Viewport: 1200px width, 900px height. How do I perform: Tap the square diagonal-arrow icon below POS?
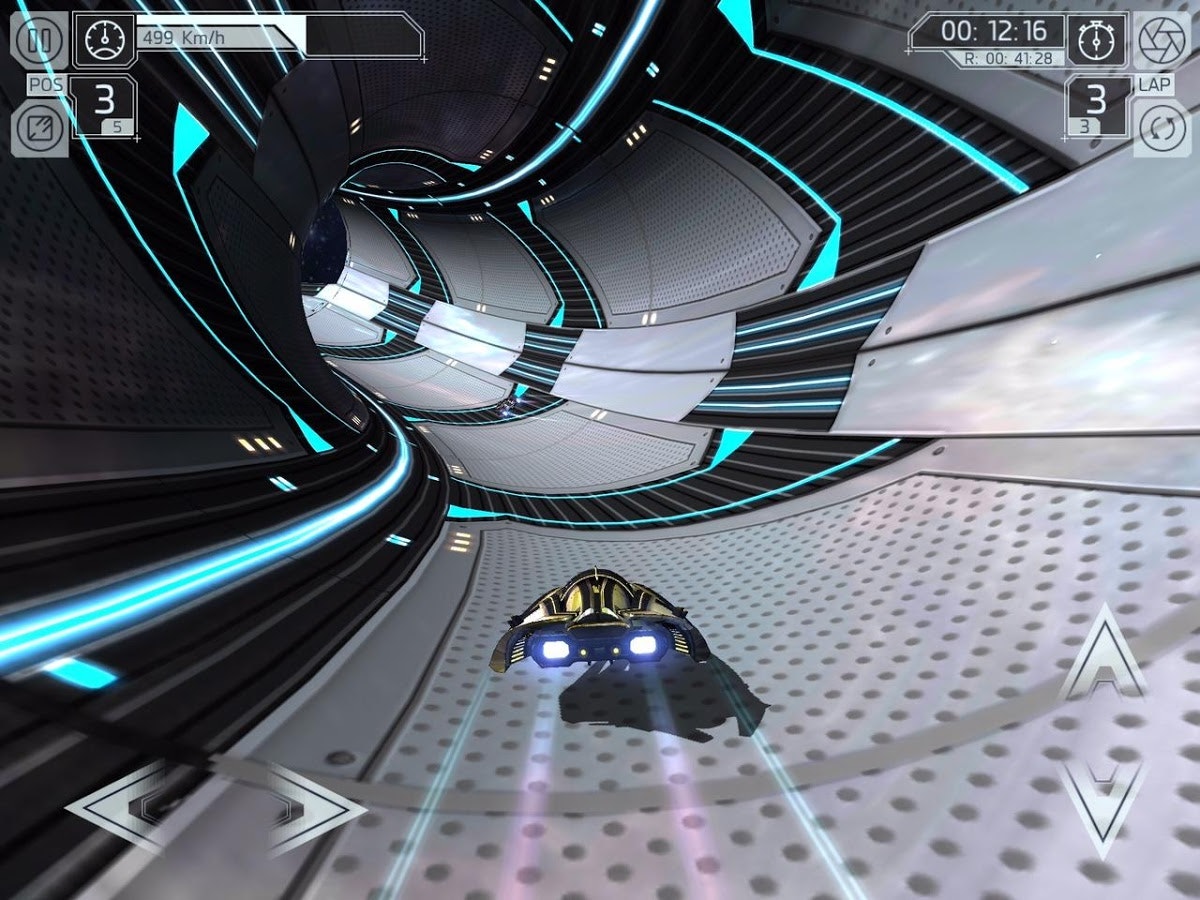tap(38, 130)
